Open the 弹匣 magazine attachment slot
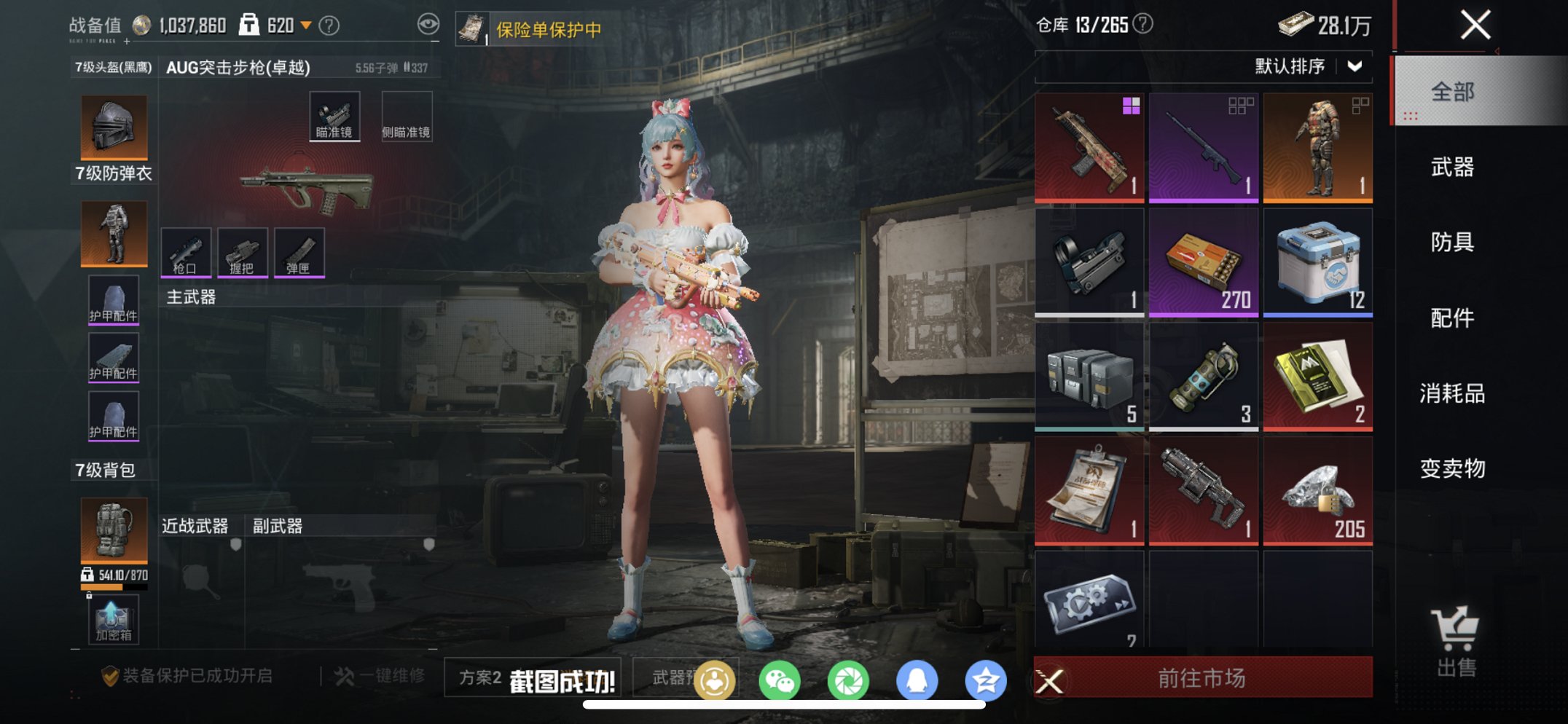The height and width of the screenshot is (724, 1568). (x=299, y=252)
